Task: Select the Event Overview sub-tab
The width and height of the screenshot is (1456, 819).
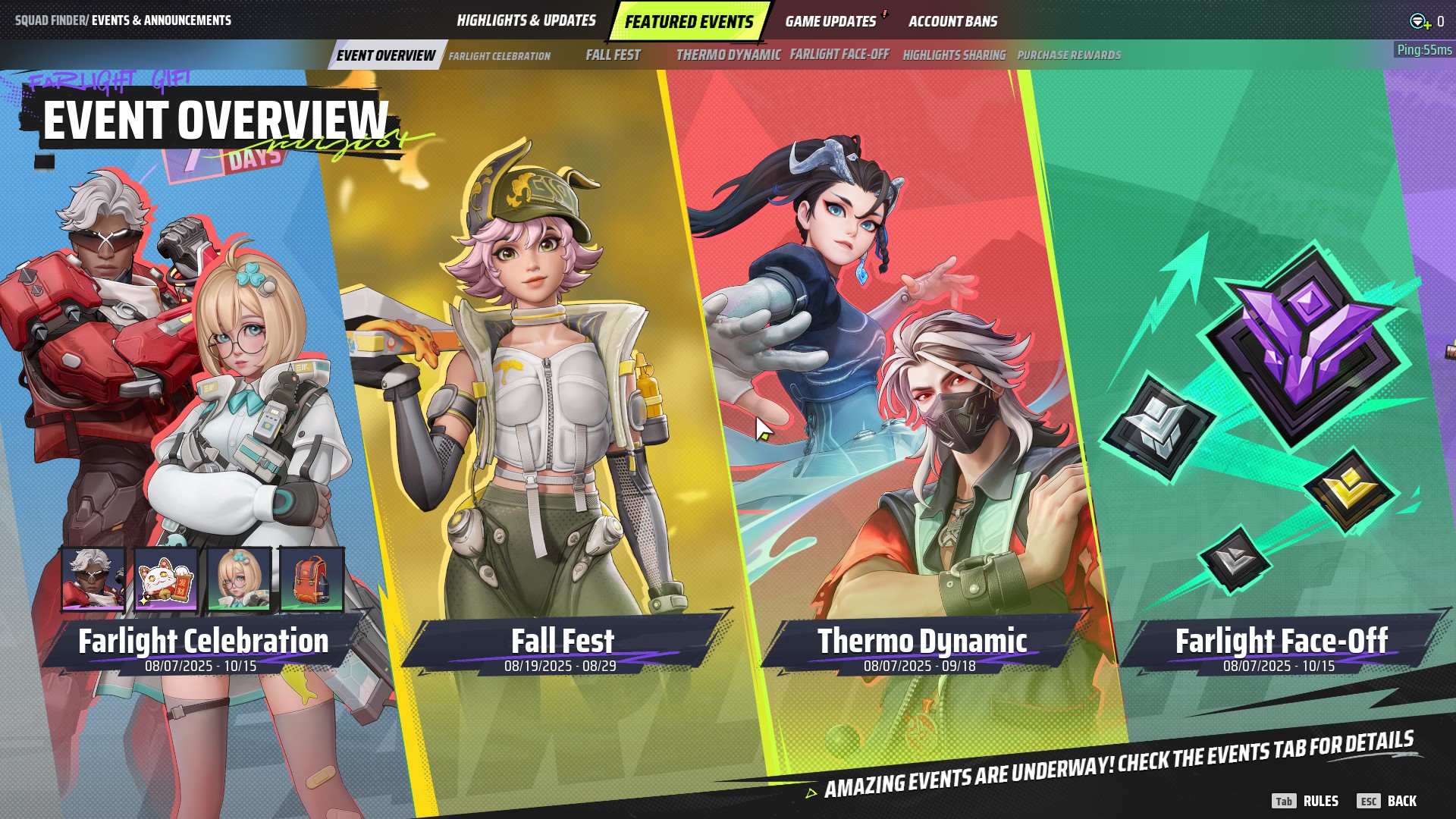Action: point(385,55)
